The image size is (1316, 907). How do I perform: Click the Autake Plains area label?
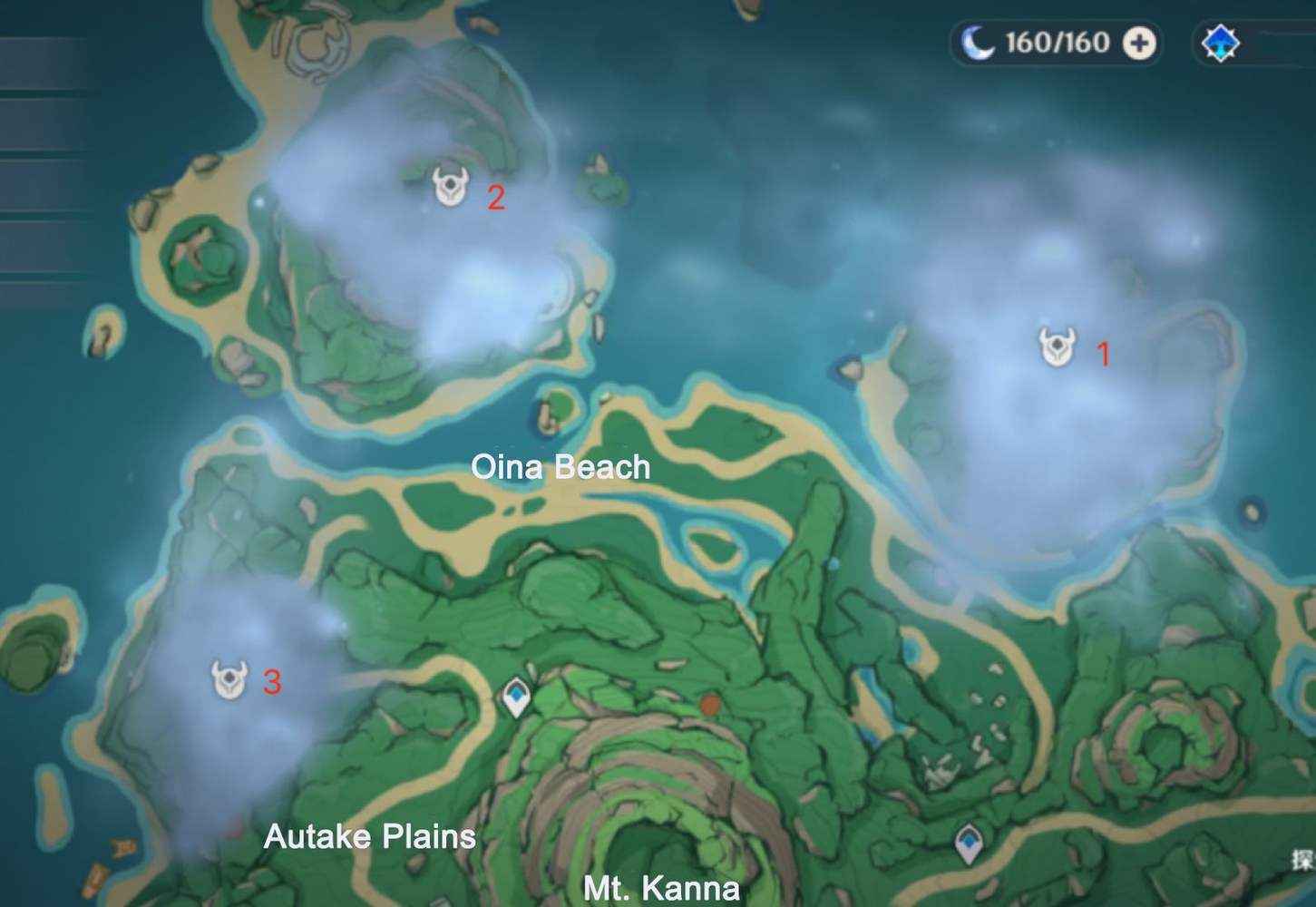pyautogui.click(x=370, y=836)
